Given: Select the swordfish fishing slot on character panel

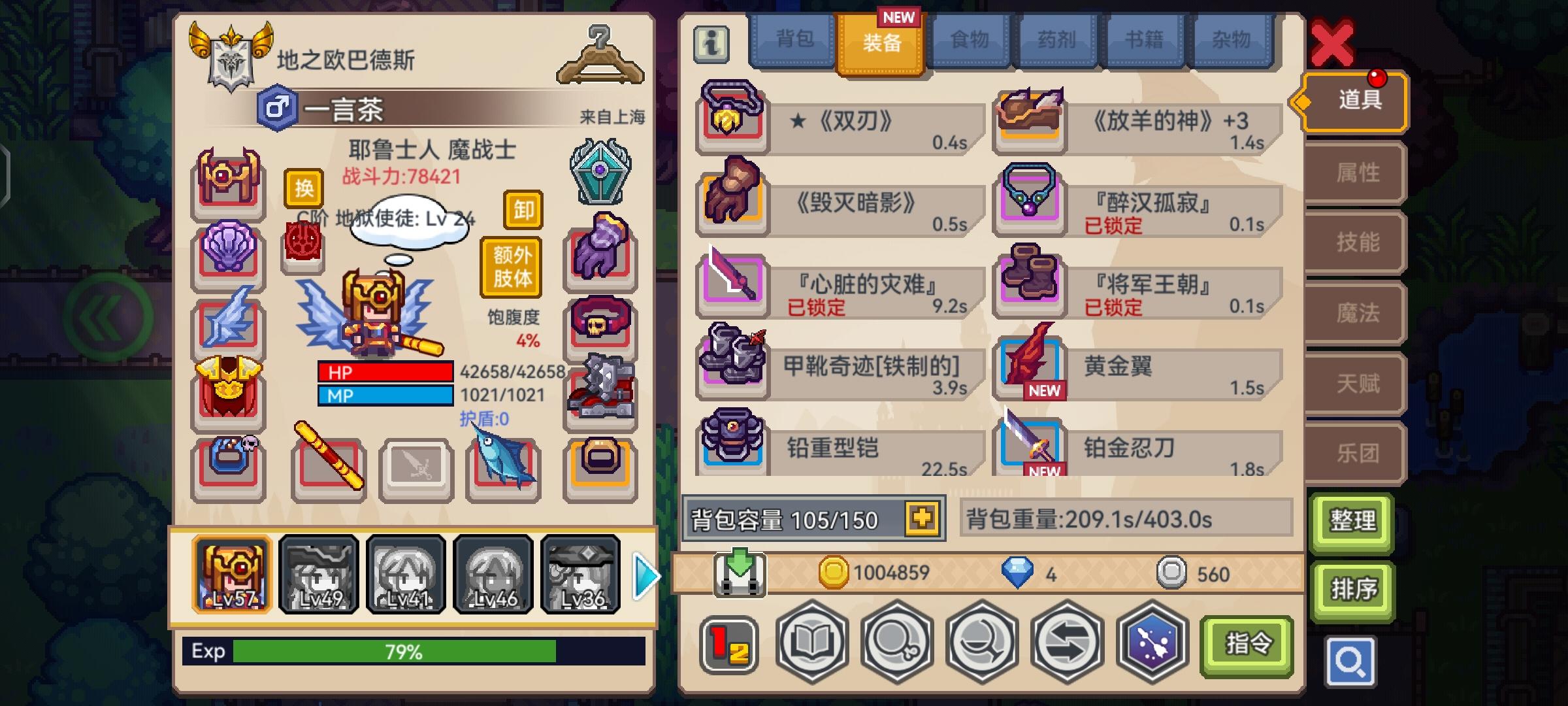Looking at the screenshot, I should 503,468.
